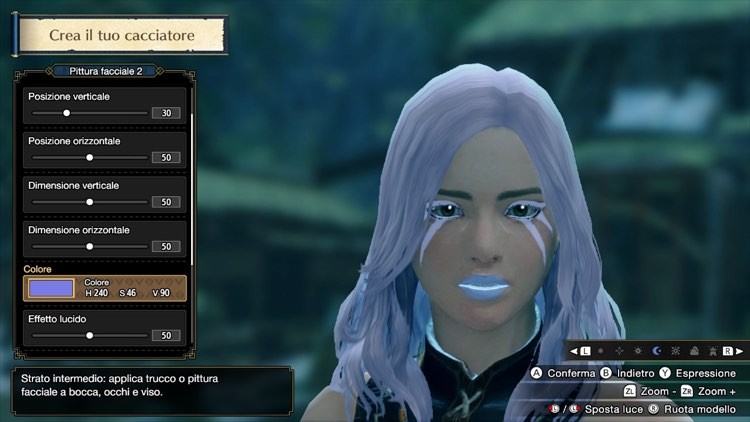Viewport: 750px width, 422px height.
Task: Click the Posizione verticale value box showing 30
Action: tap(165, 113)
